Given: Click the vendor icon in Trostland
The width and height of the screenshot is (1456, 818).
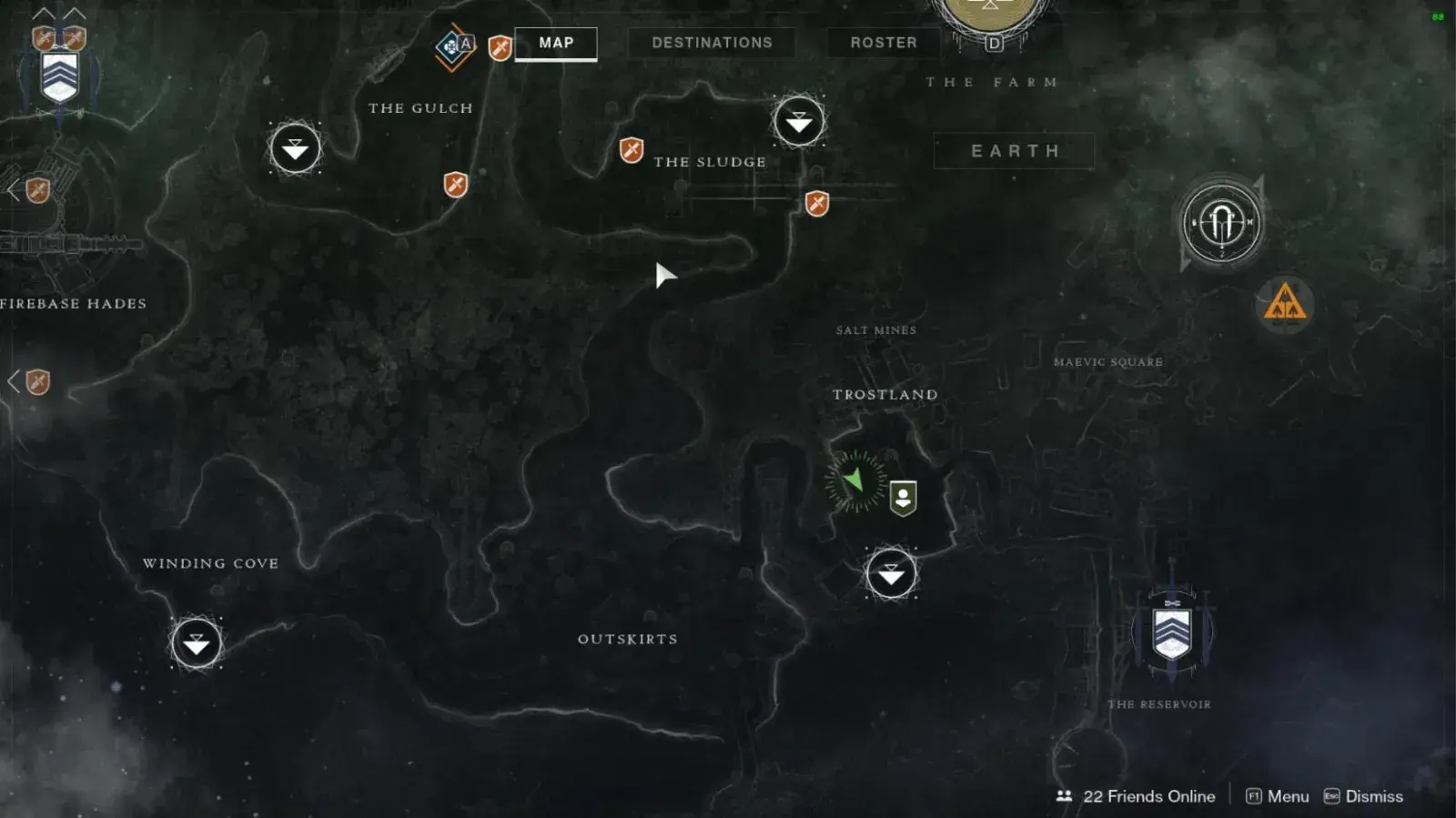Looking at the screenshot, I should [x=903, y=498].
